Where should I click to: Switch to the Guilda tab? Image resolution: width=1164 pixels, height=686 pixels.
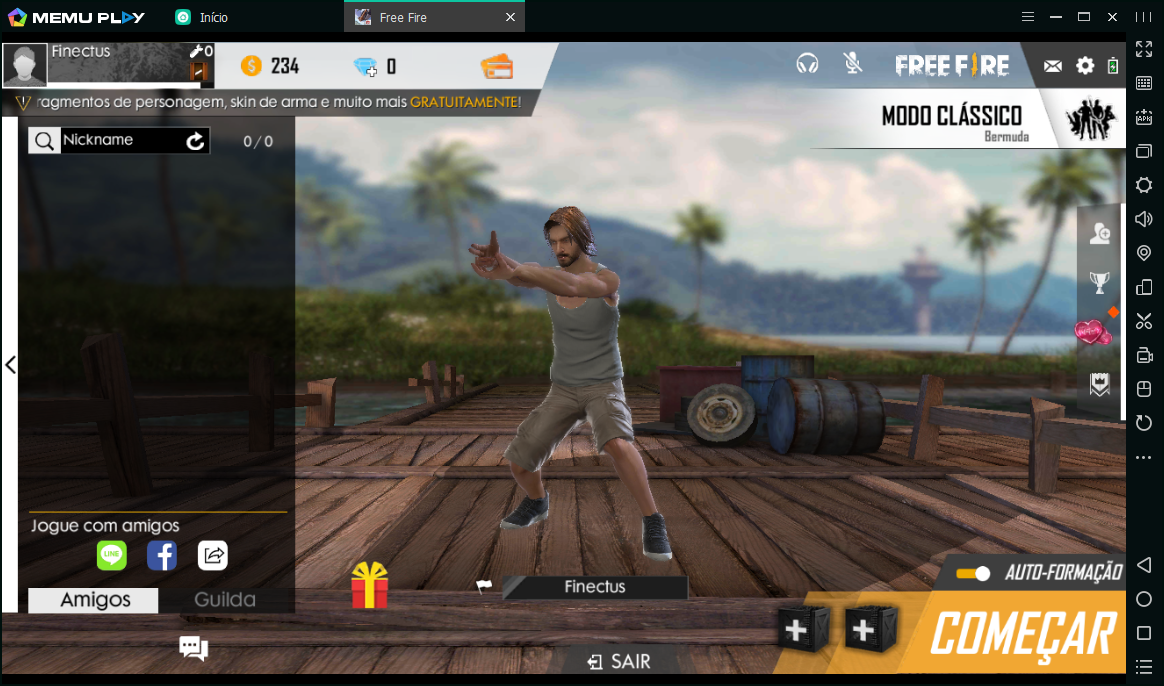coord(225,600)
